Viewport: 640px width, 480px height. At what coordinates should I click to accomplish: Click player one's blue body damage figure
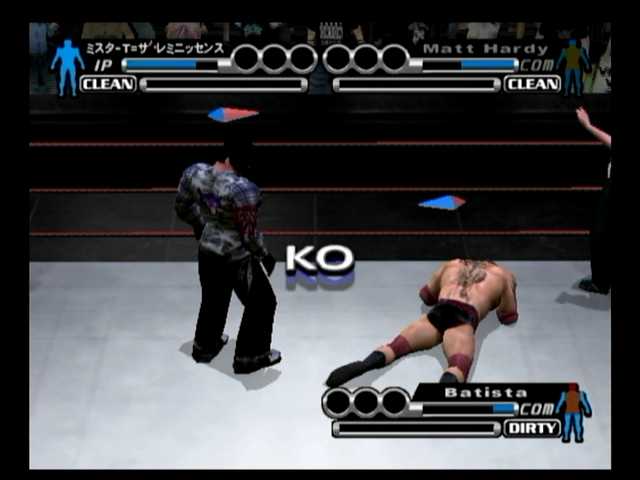click(x=67, y=66)
